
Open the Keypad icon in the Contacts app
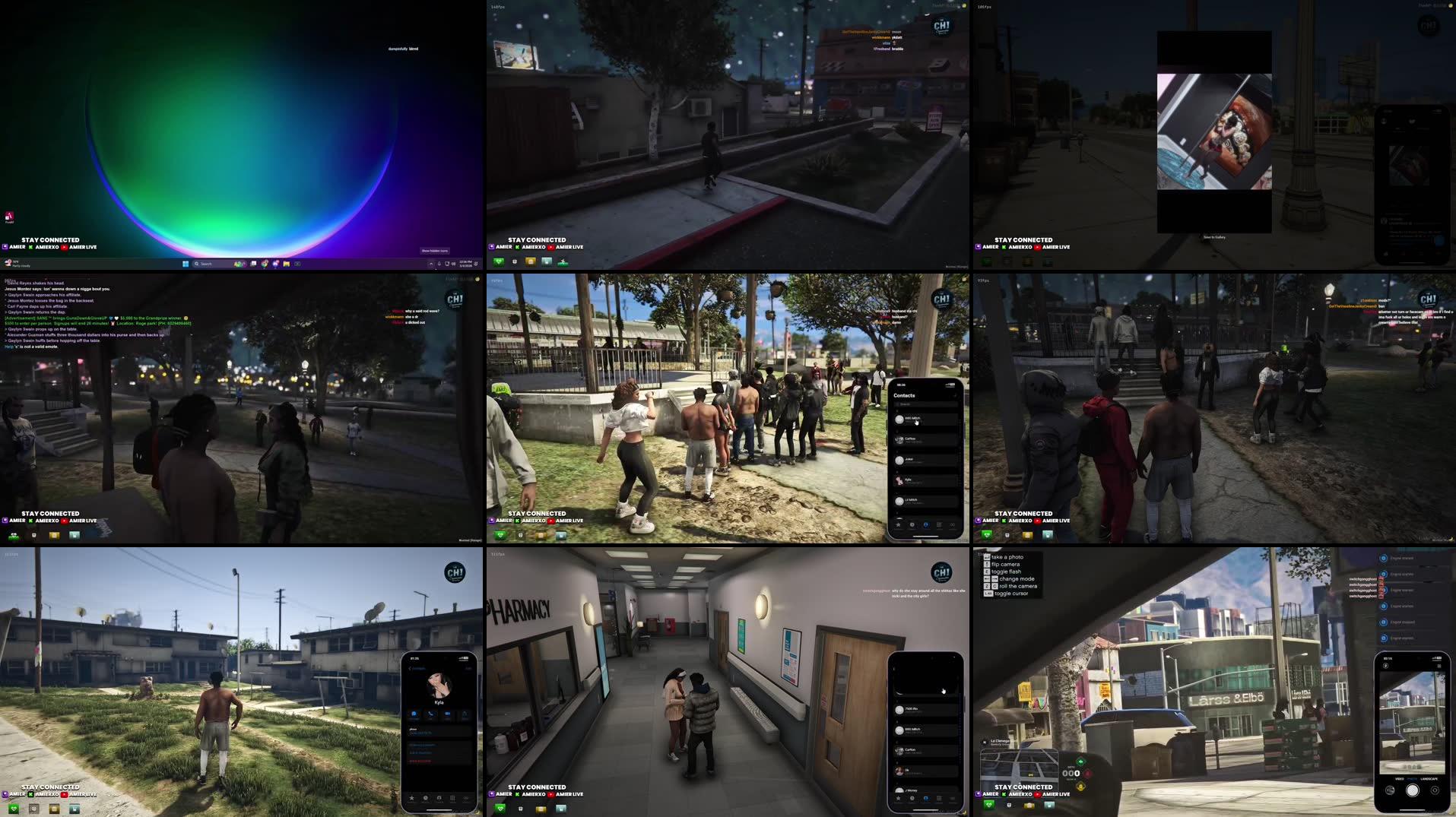(939, 524)
